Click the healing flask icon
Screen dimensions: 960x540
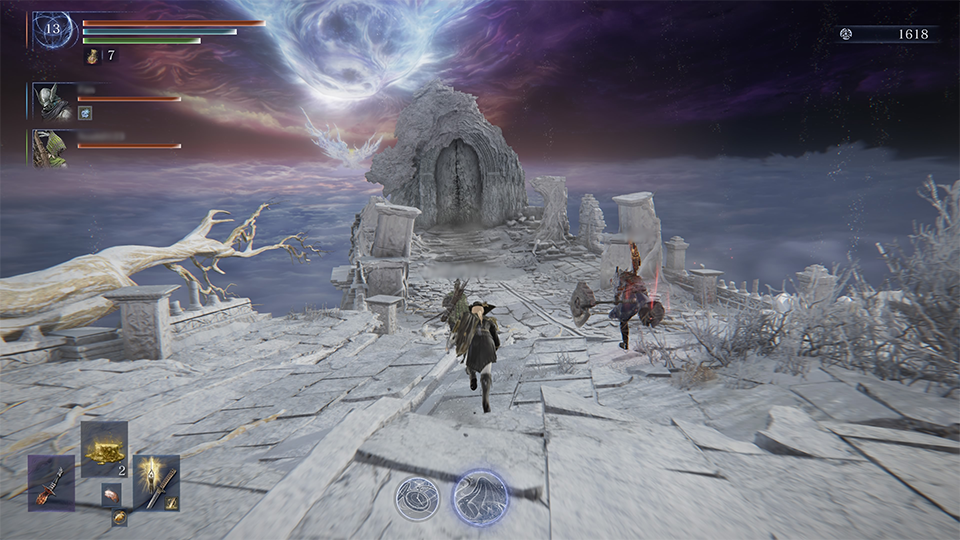click(x=92, y=56)
